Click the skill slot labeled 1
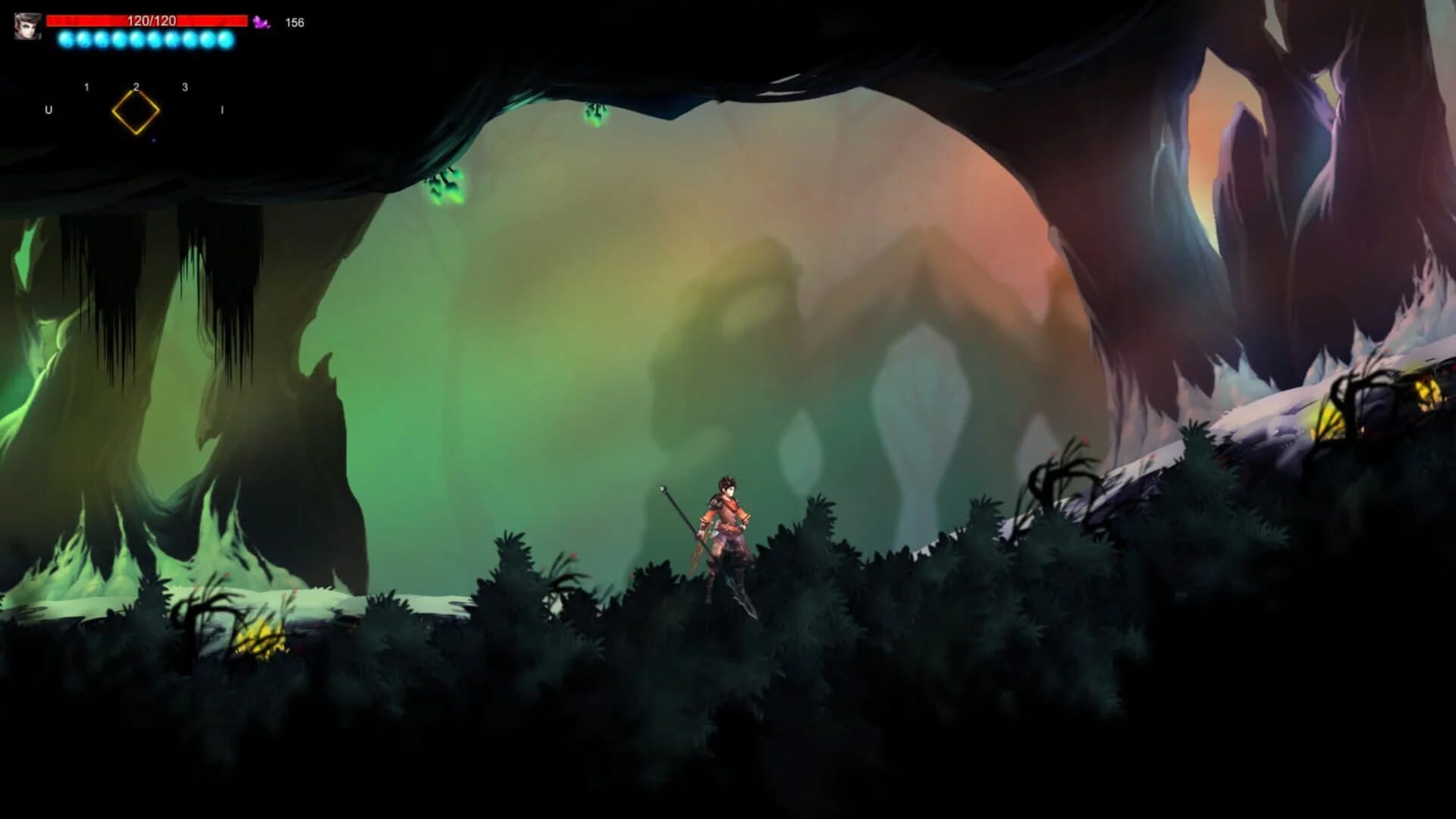This screenshot has height=819, width=1456. [x=86, y=86]
